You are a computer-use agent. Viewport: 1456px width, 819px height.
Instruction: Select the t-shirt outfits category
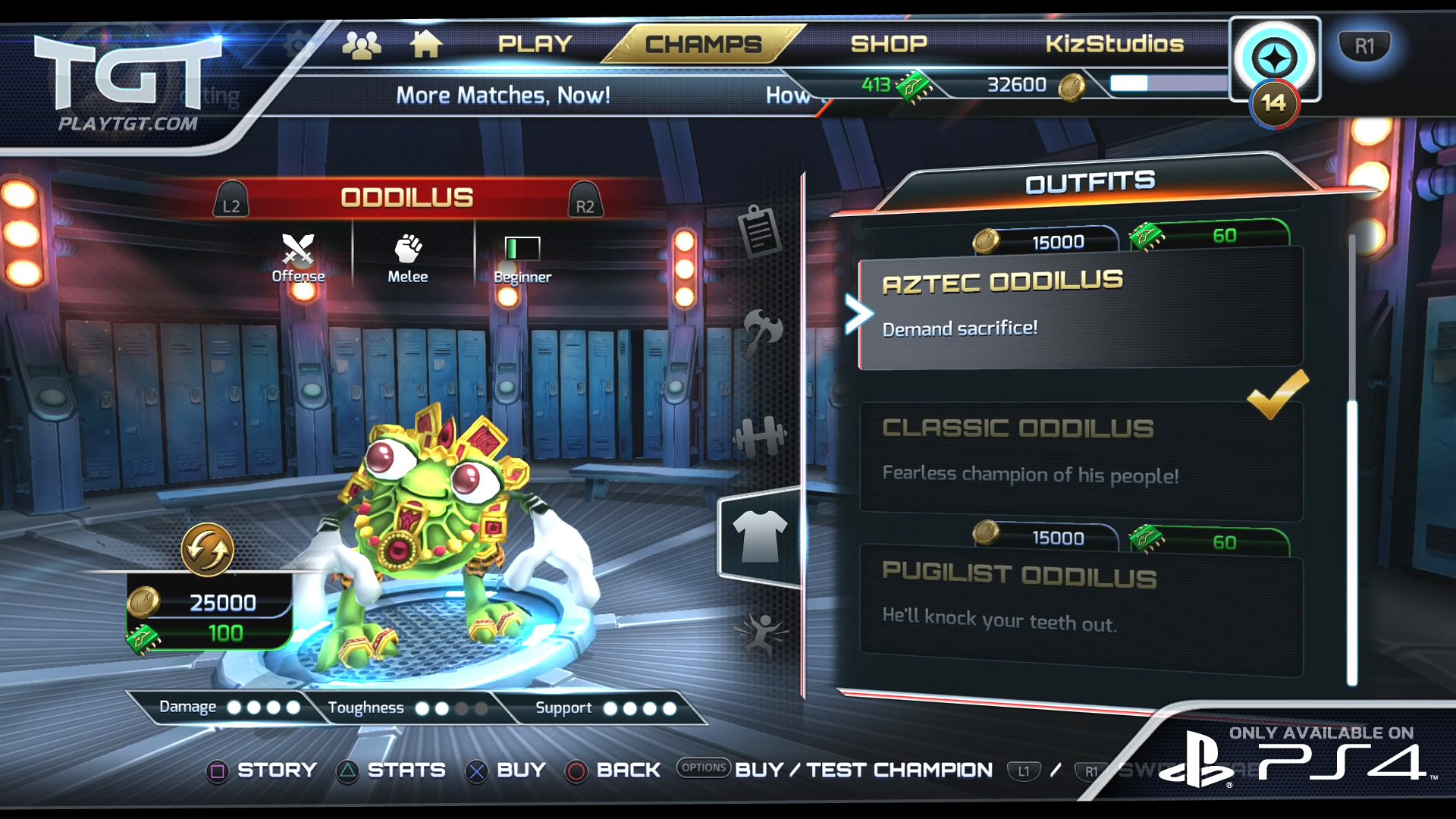click(760, 536)
